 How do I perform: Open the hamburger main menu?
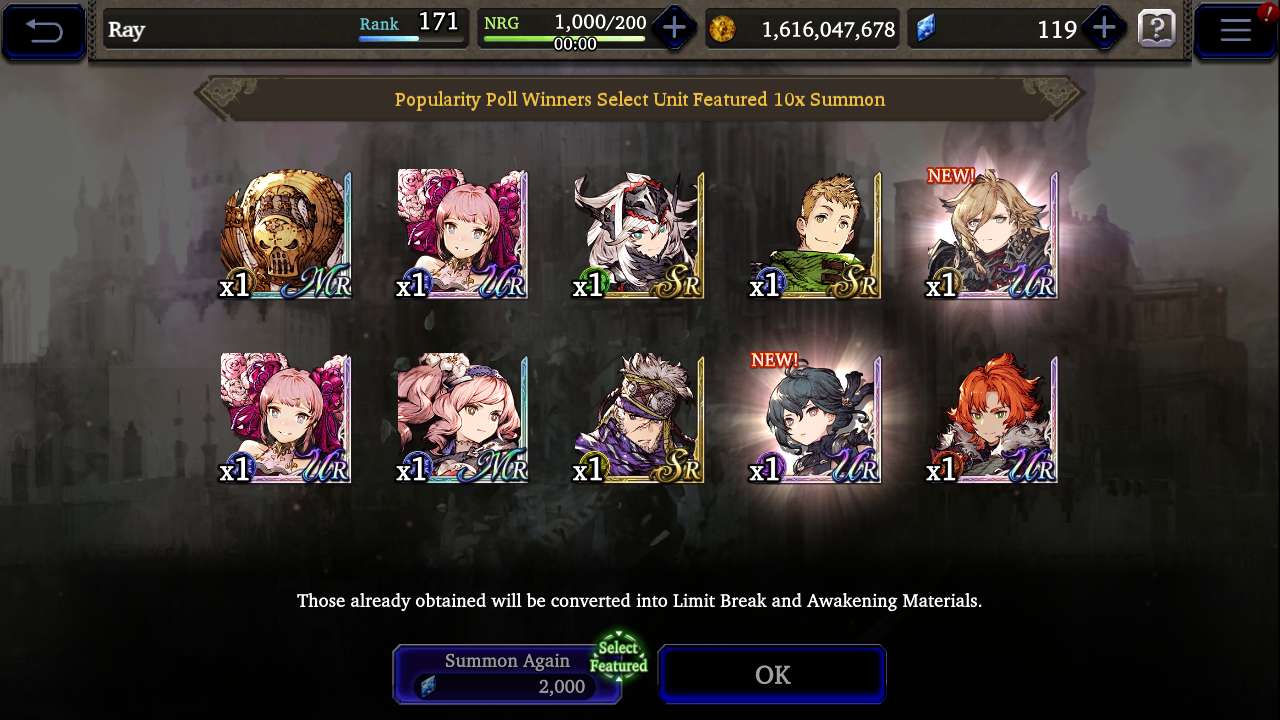1235,30
